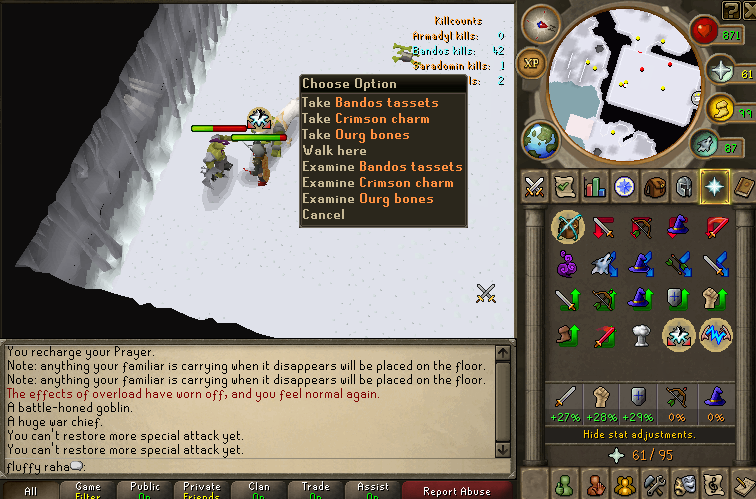
Task: Open the Report Abuse dialog
Action: click(x=457, y=491)
